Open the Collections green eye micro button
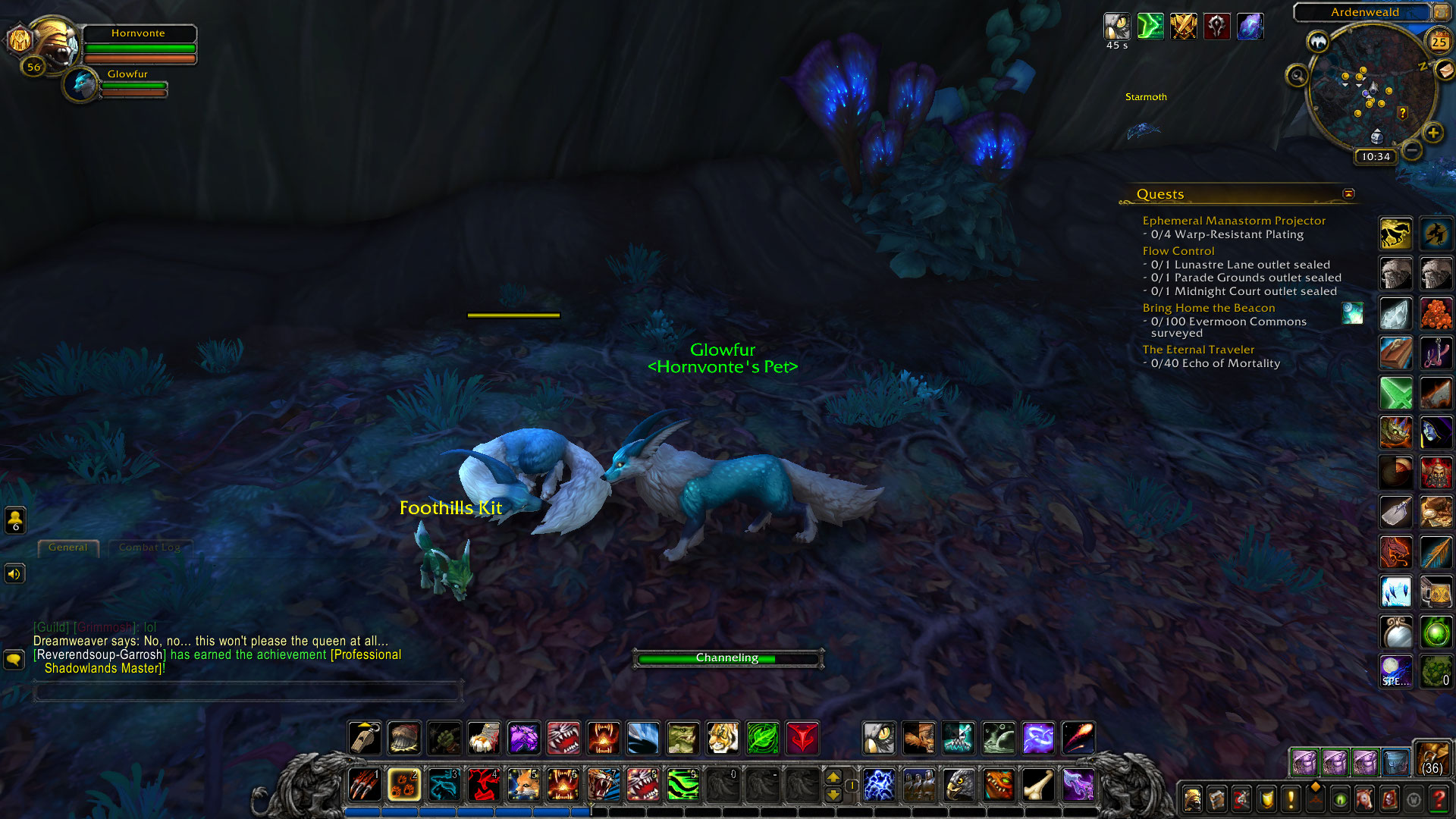This screenshot has width=1456, height=819. tap(1341, 799)
